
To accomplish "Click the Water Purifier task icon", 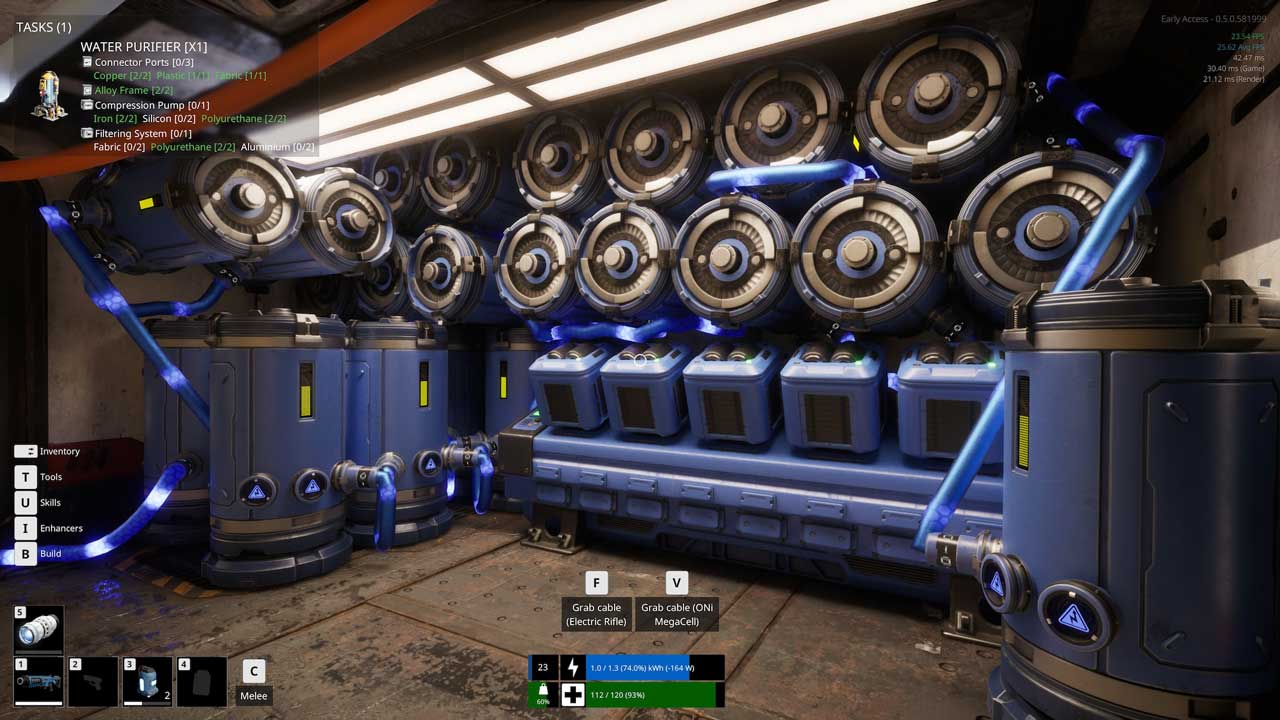I will point(48,95).
